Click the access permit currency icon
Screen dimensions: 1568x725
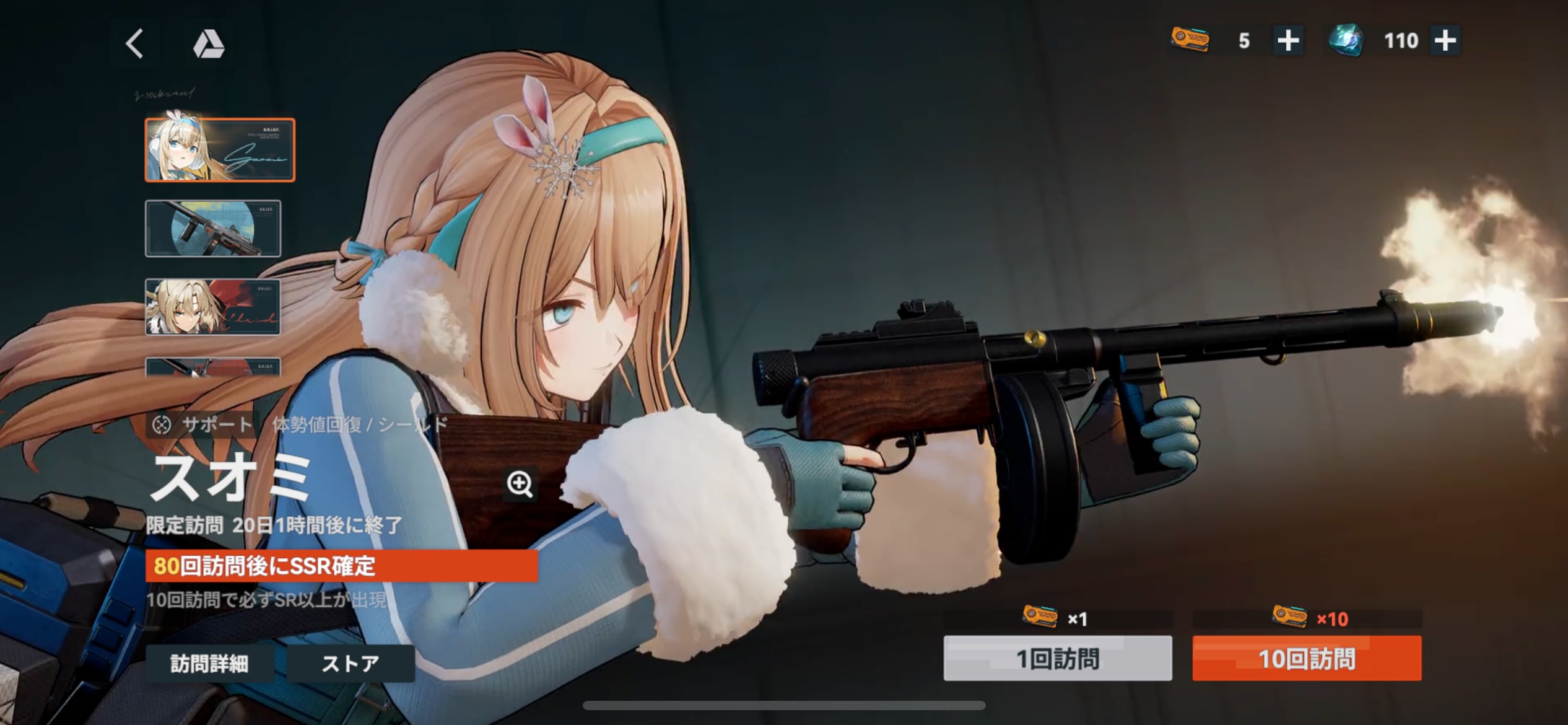[1190, 40]
